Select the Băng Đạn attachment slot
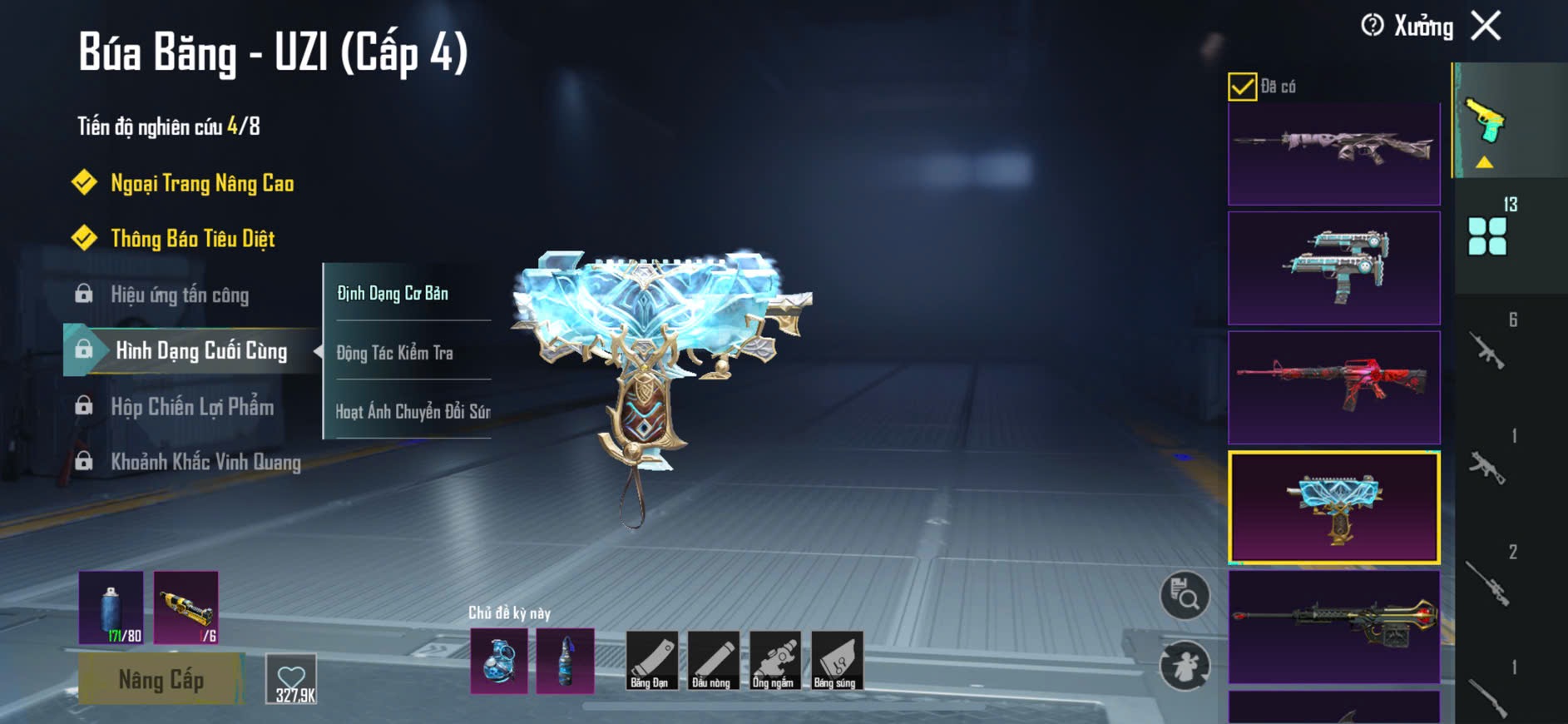 650,661
